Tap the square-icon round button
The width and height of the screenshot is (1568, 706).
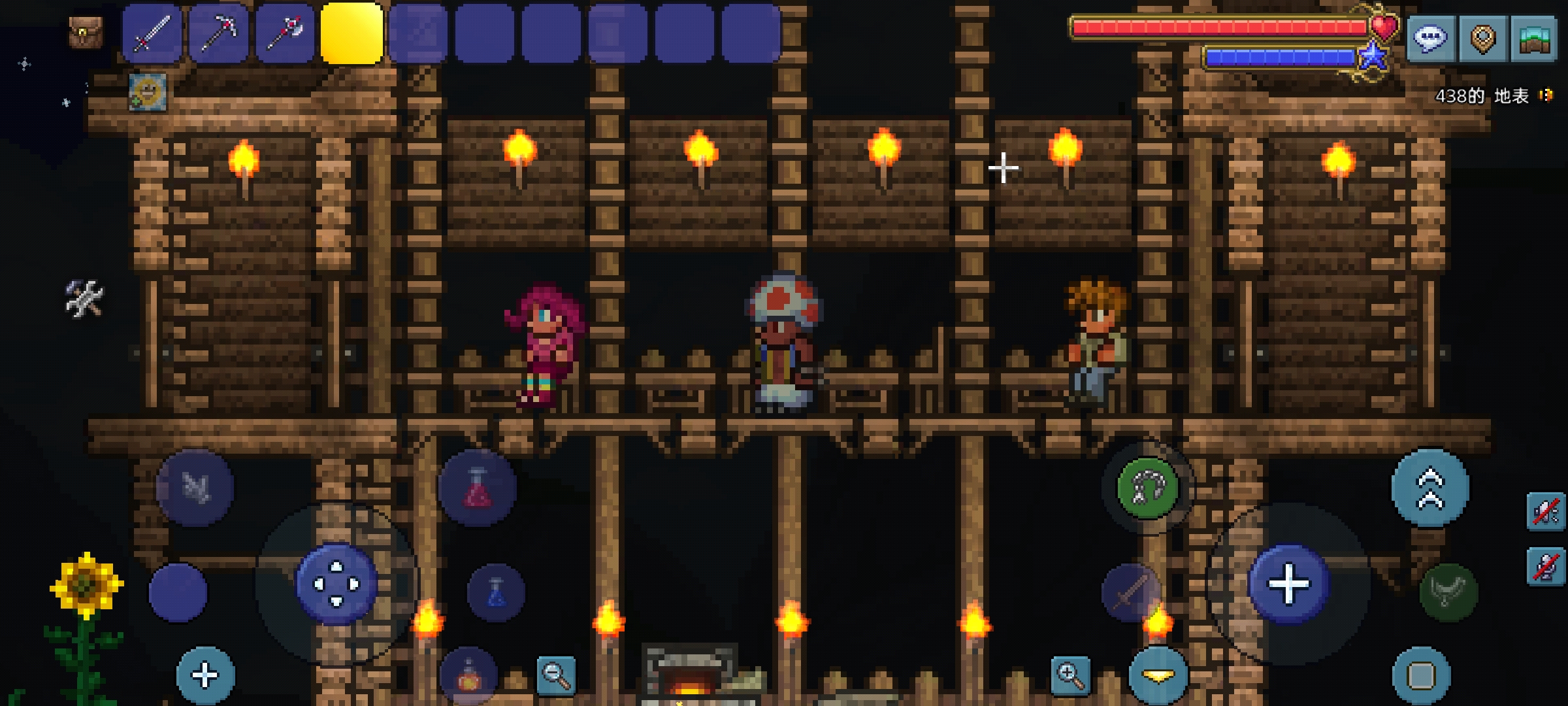1421,676
